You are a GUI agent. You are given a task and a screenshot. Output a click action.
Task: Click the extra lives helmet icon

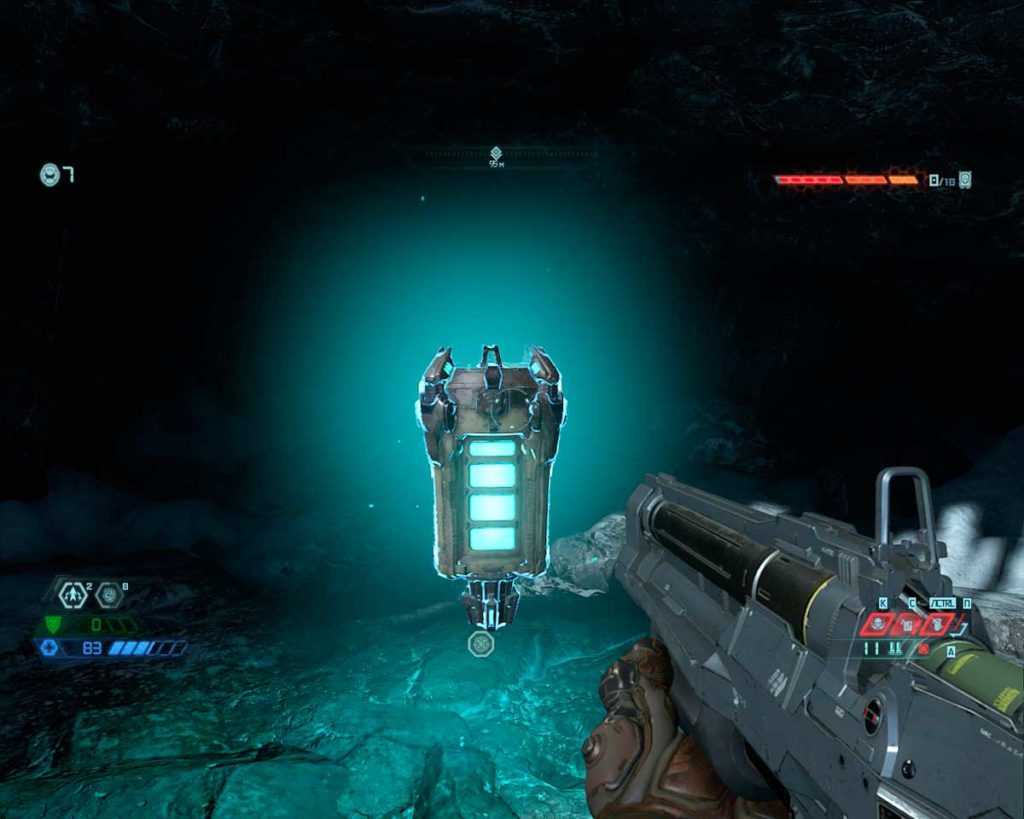49,175
